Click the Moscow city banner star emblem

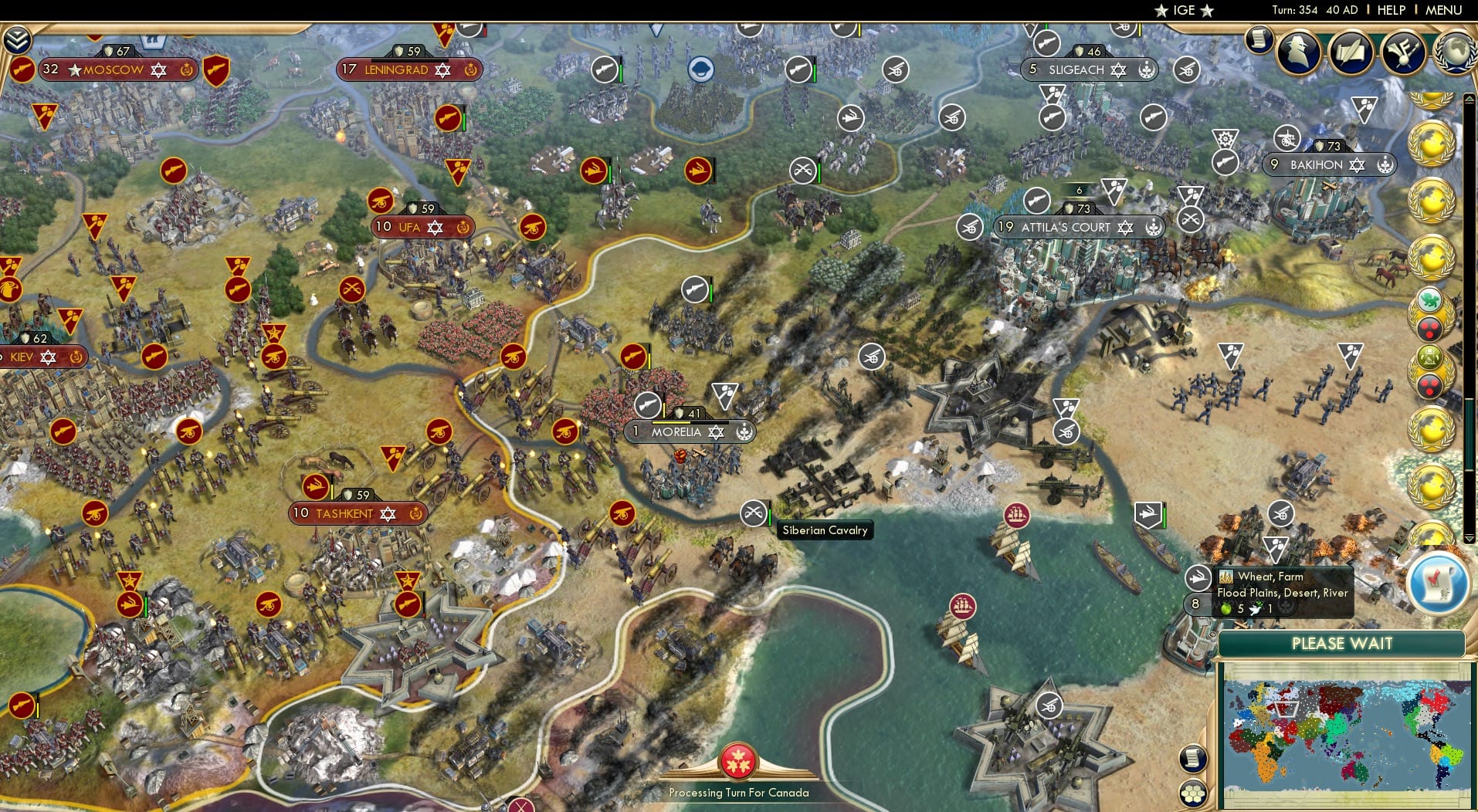[x=73, y=69]
